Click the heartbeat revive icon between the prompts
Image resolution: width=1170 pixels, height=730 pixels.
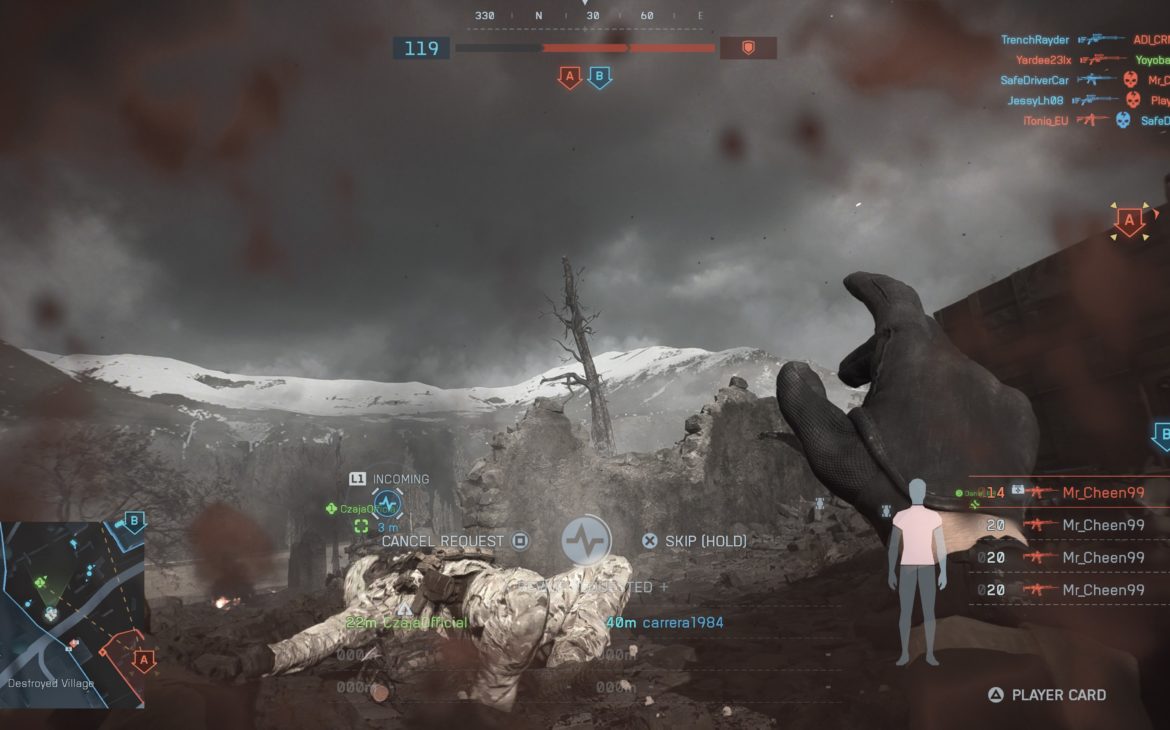[586, 541]
